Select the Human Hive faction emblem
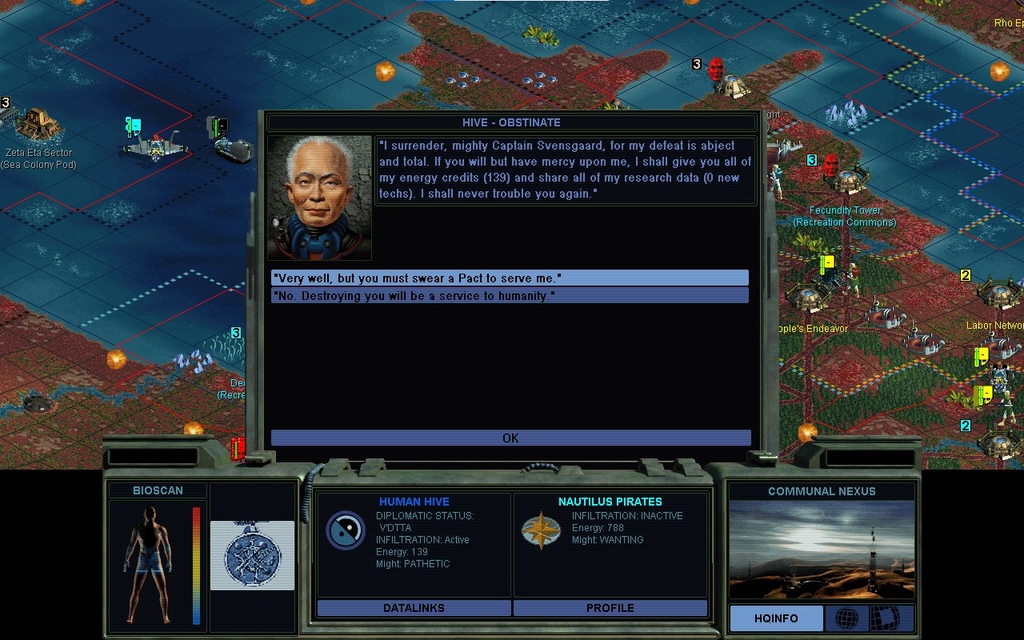1024x640 pixels. pyautogui.click(x=345, y=530)
